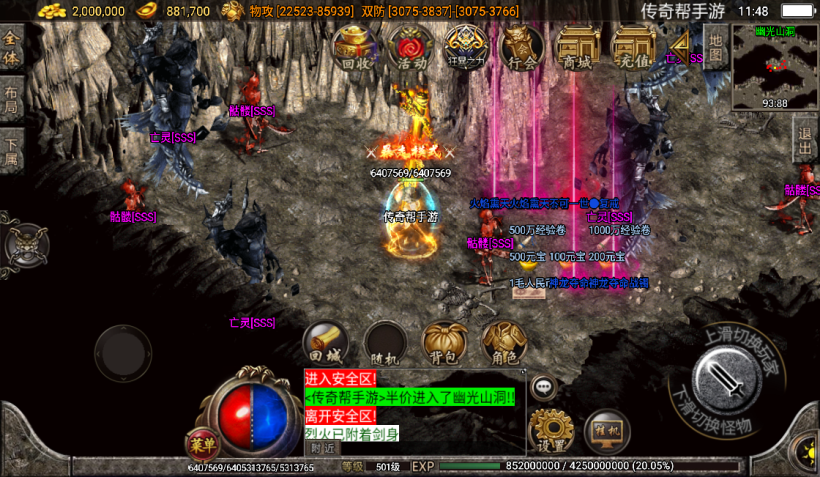Image resolution: width=820 pixels, height=477 pixels.
Task: Use the 回城 return-to-town scroll
Action: coord(326,343)
